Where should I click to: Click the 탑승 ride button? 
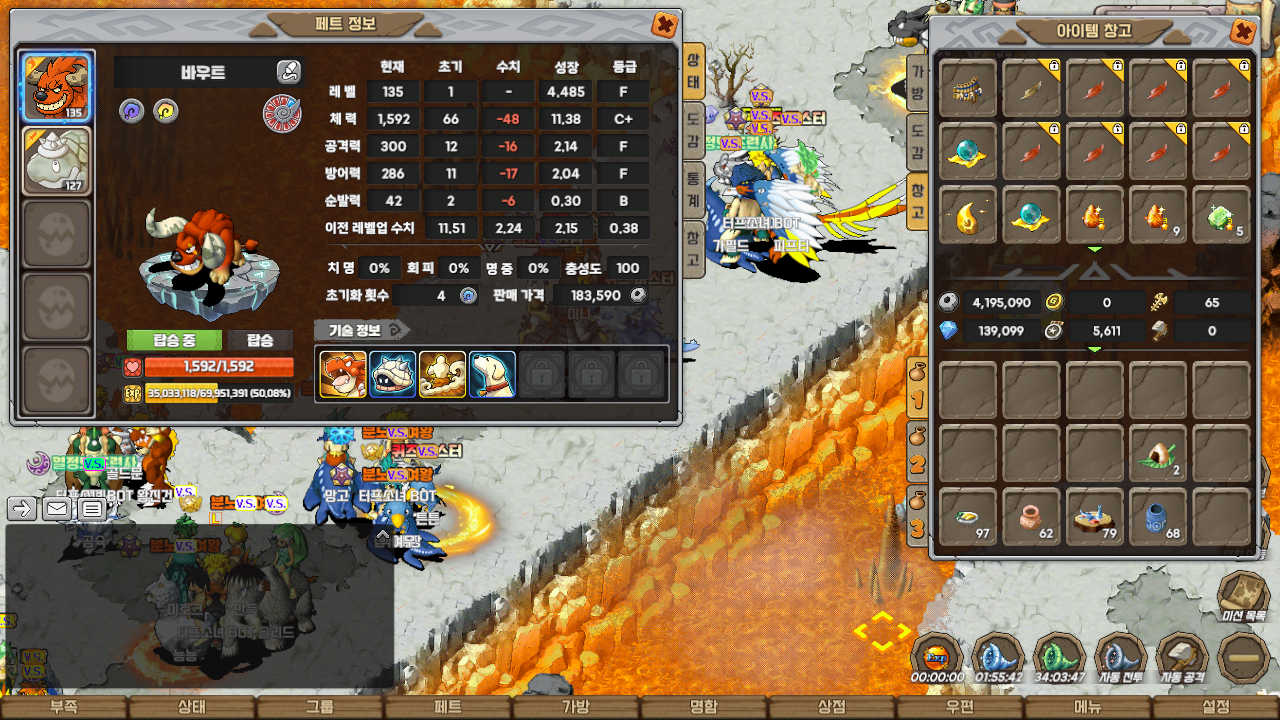[260, 340]
